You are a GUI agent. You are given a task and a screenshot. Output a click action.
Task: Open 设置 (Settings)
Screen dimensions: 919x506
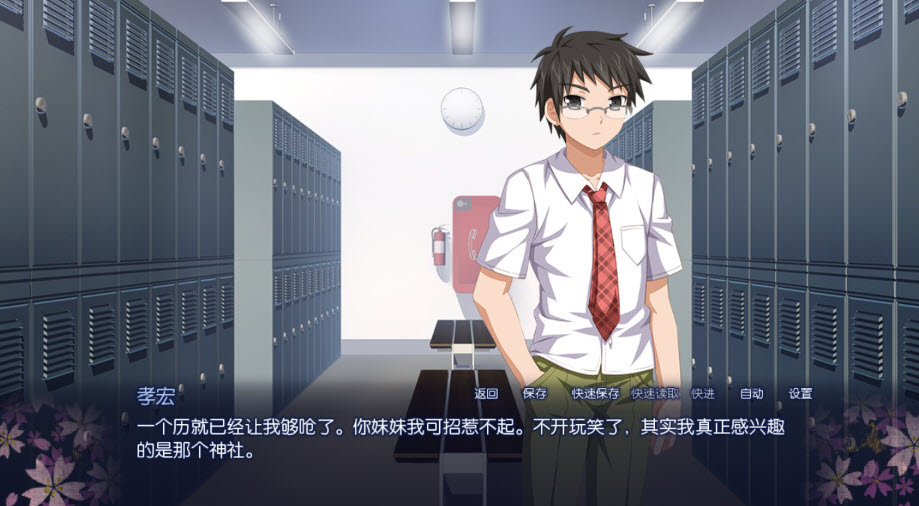800,394
